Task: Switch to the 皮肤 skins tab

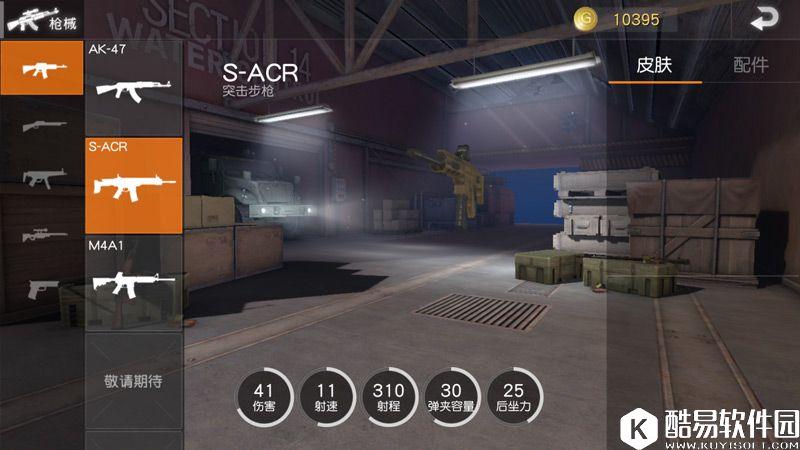Action: (x=654, y=65)
